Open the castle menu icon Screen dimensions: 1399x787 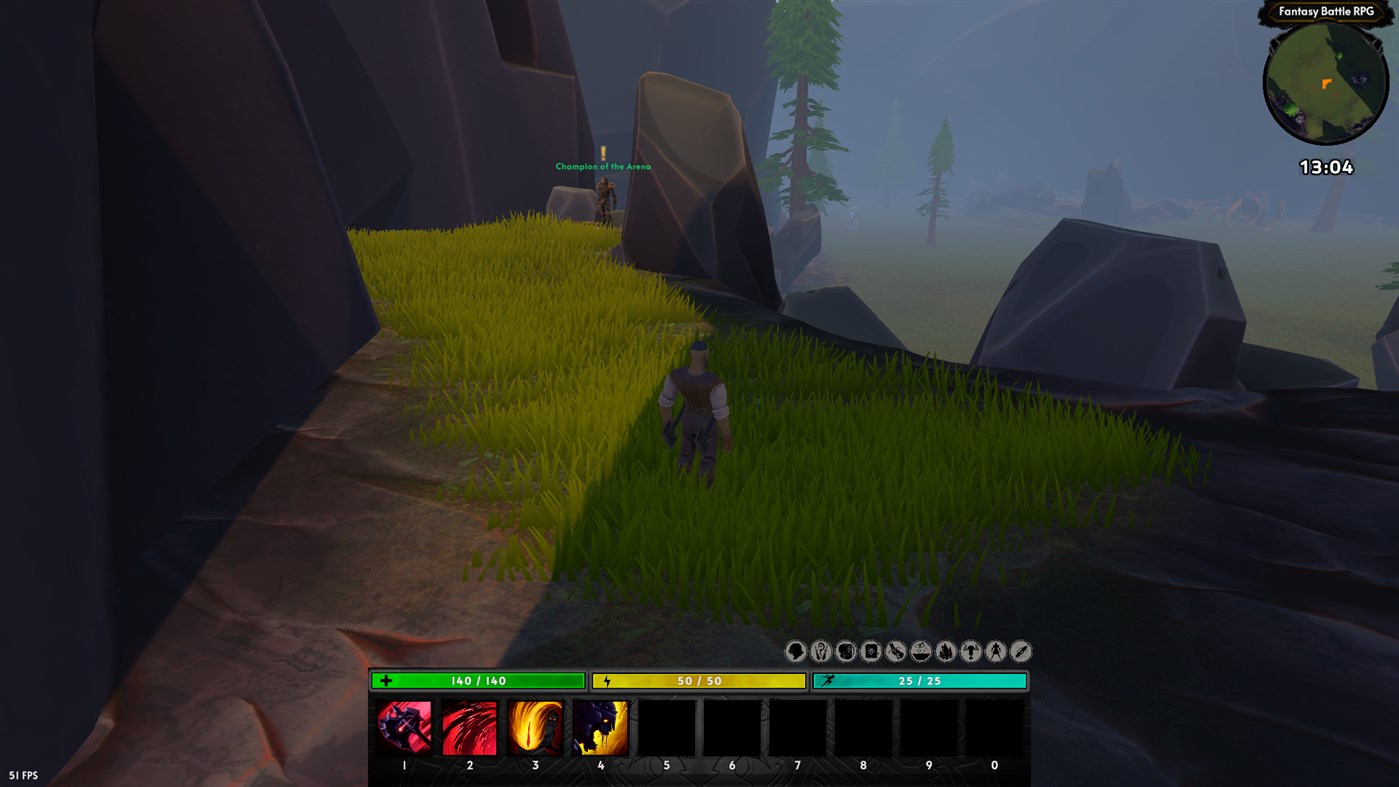click(945, 650)
